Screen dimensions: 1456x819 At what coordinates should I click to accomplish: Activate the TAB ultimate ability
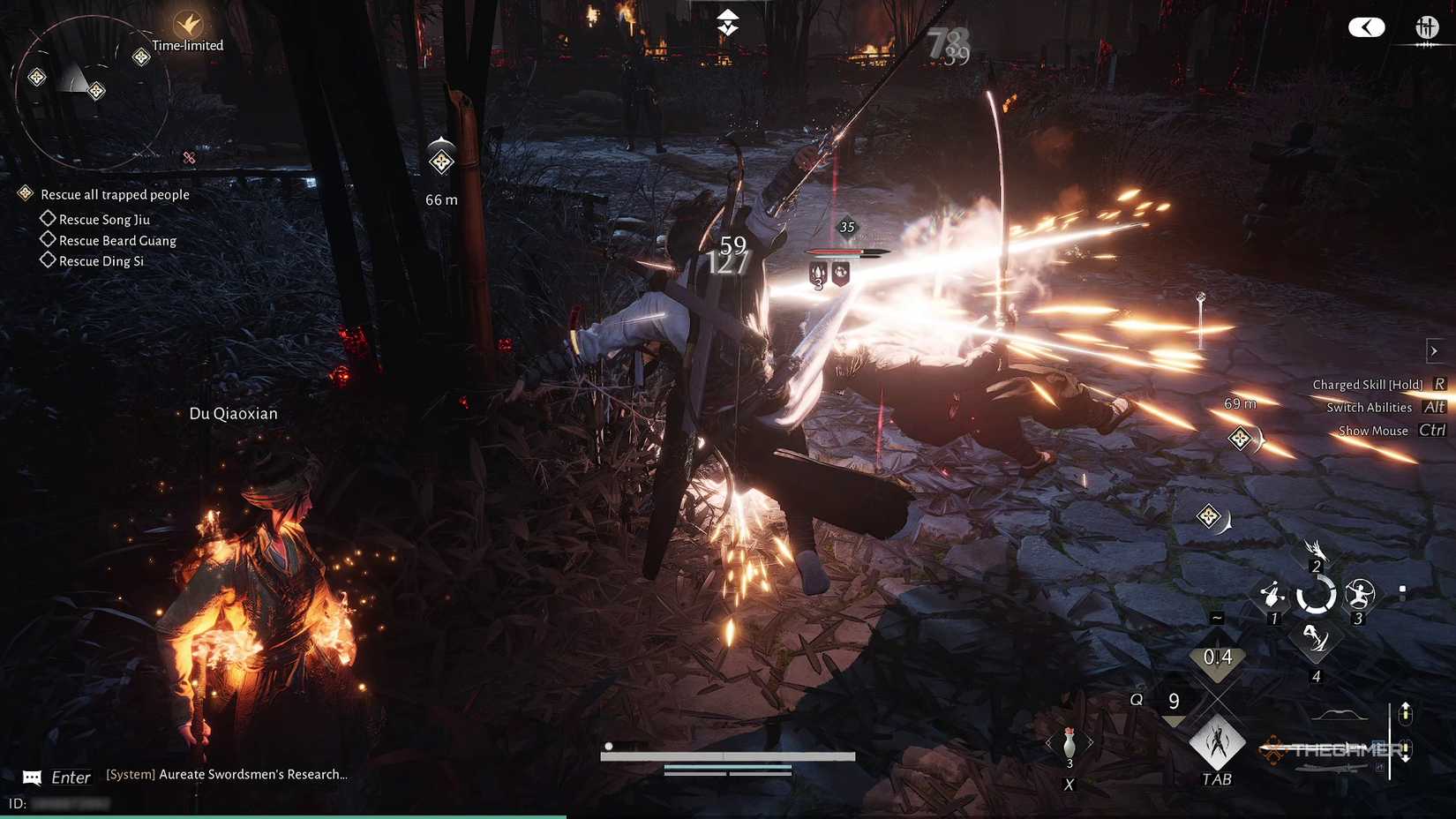click(x=1217, y=743)
